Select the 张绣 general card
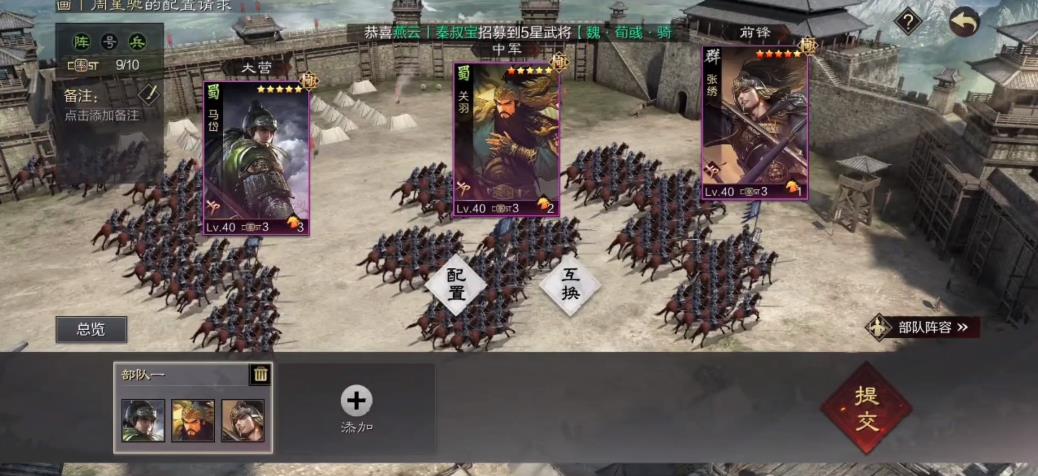Viewport: 1038px width, 476px height. pyautogui.click(x=754, y=122)
